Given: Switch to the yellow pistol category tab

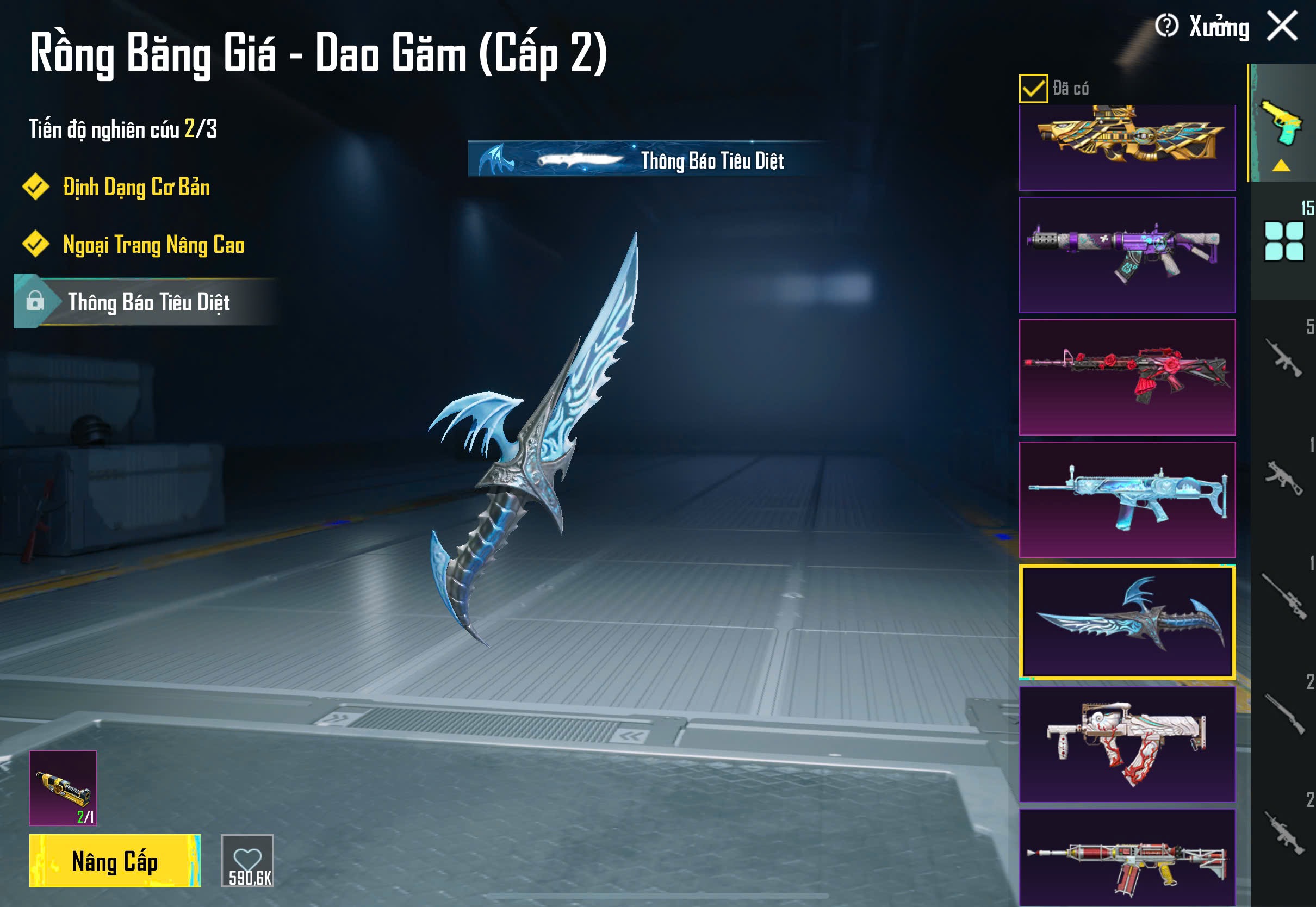Looking at the screenshot, I should click(x=1282, y=123).
